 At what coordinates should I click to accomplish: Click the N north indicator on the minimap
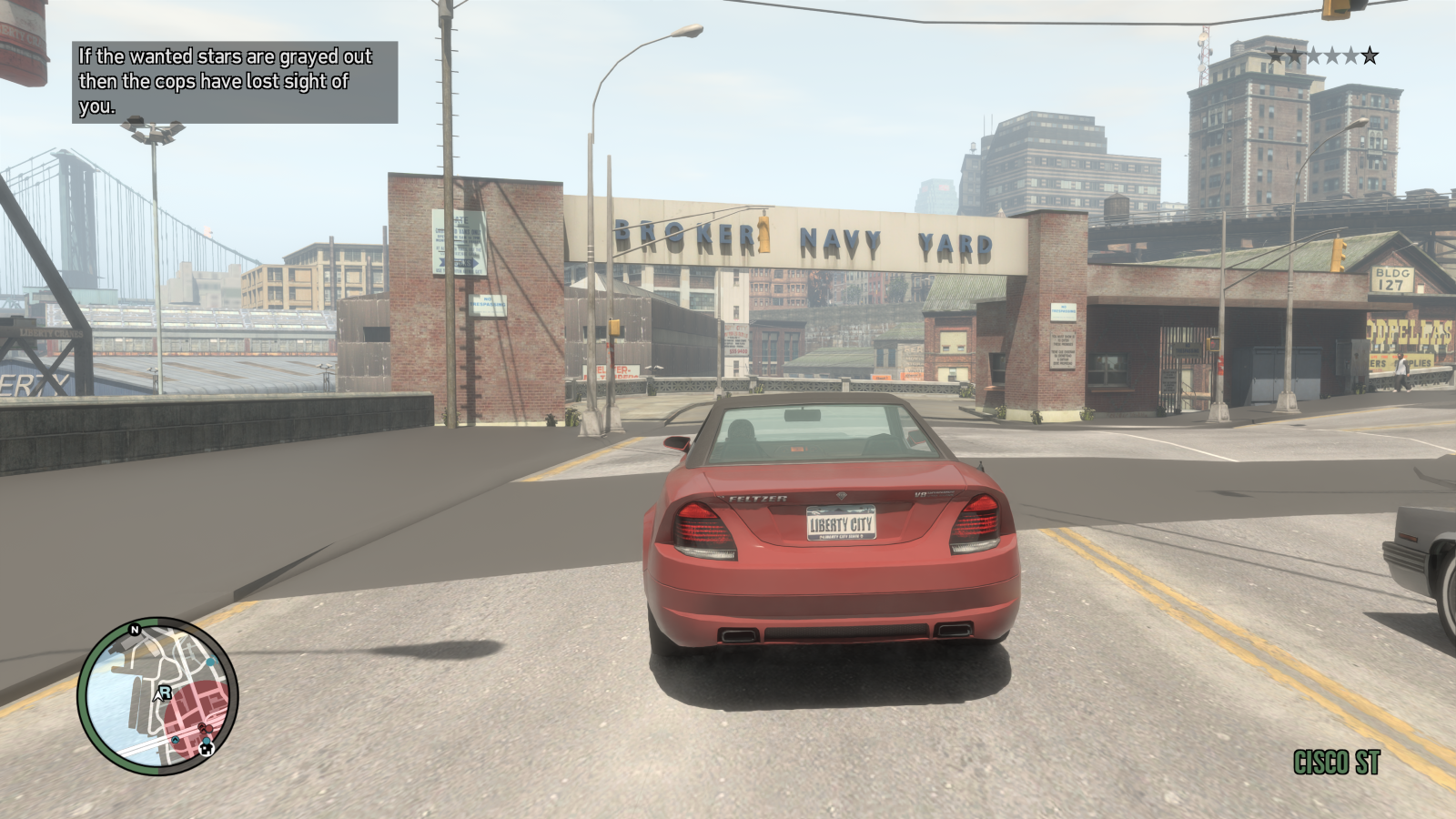point(135,630)
